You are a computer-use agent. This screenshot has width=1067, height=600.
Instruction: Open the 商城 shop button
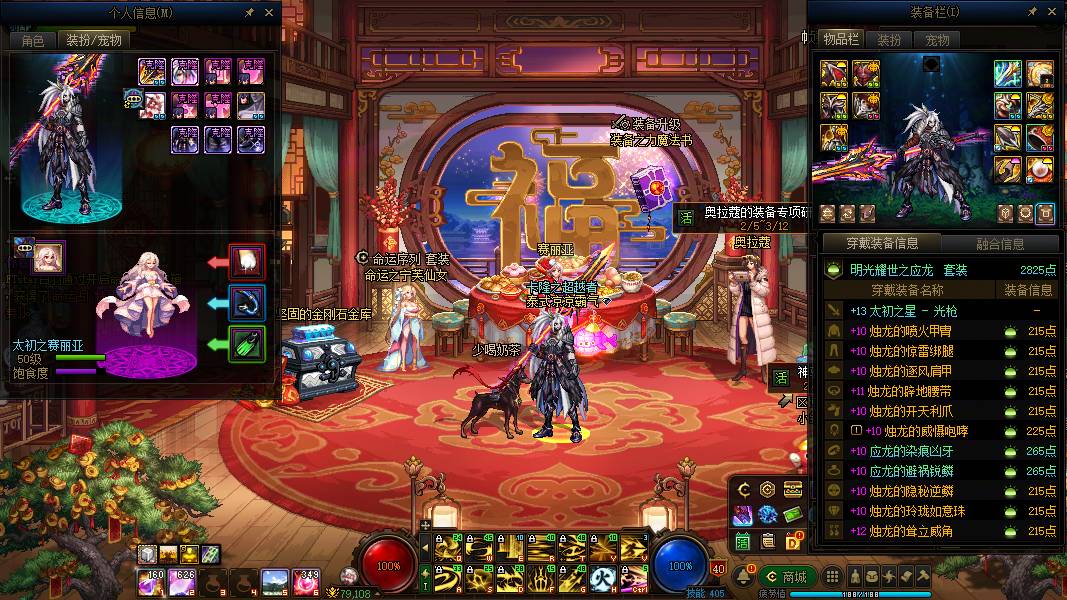787,577
